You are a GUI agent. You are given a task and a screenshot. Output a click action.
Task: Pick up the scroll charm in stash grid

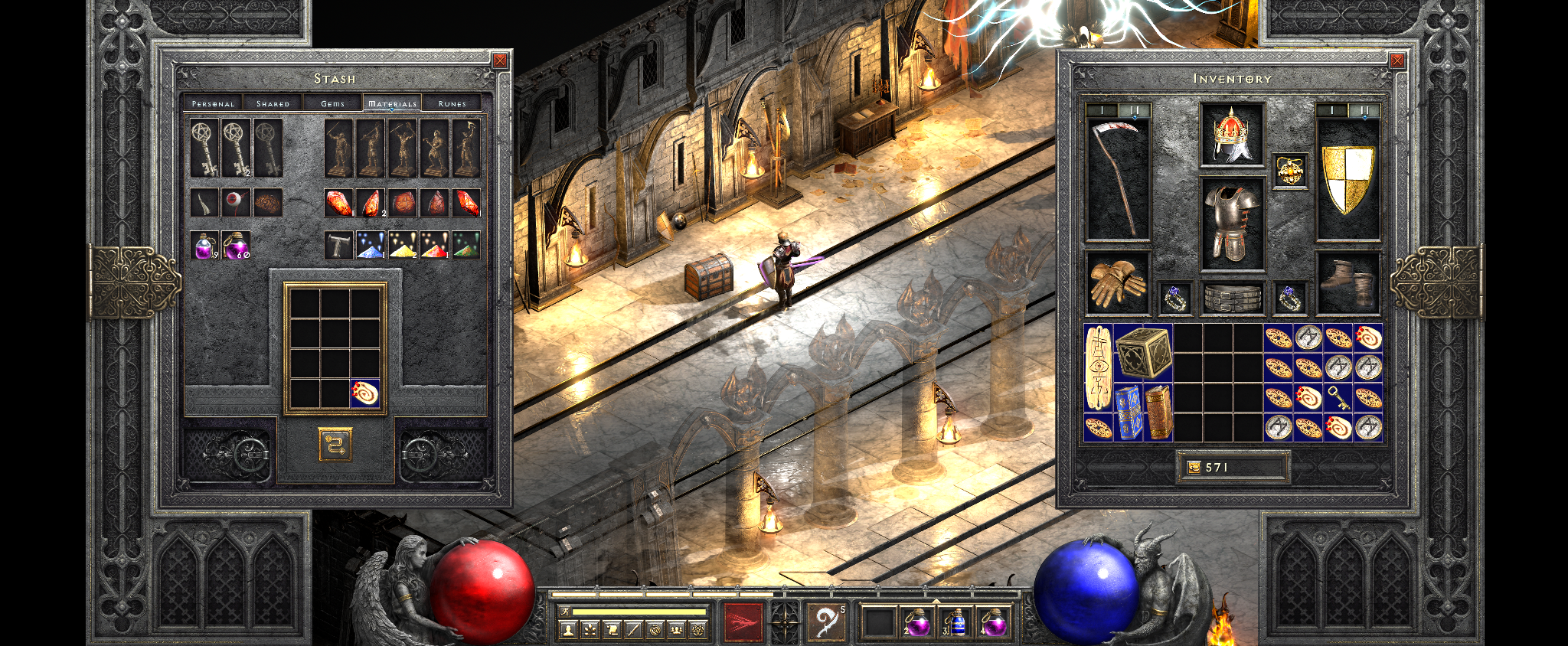365,393
